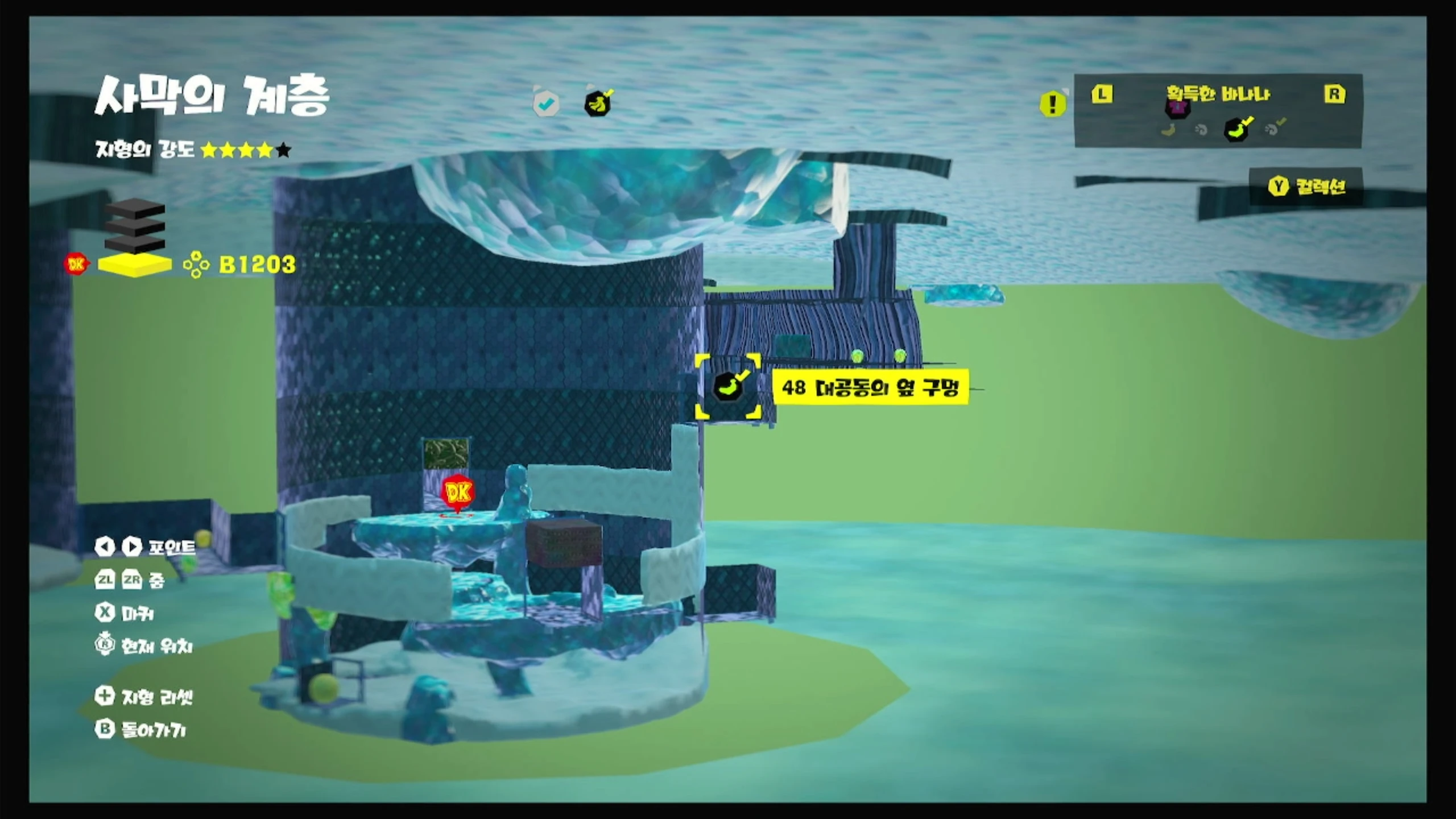This screenshot has height=819, width=1456.
Task: Click the yellow exclamation notice icon
Action: [1052, 104]
